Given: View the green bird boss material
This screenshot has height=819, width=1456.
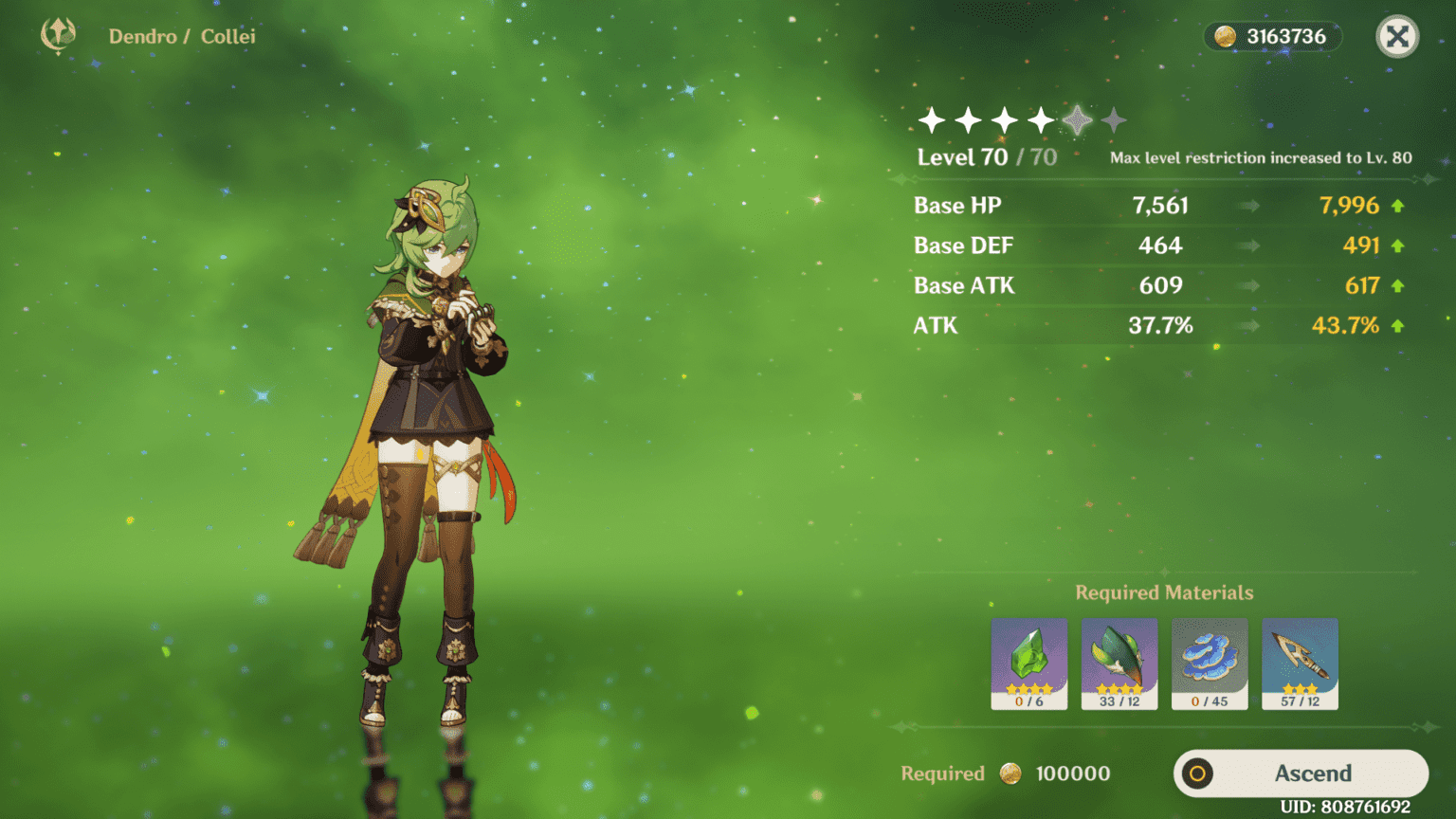Looking at the screenshot, I should tap(1119, 663).
